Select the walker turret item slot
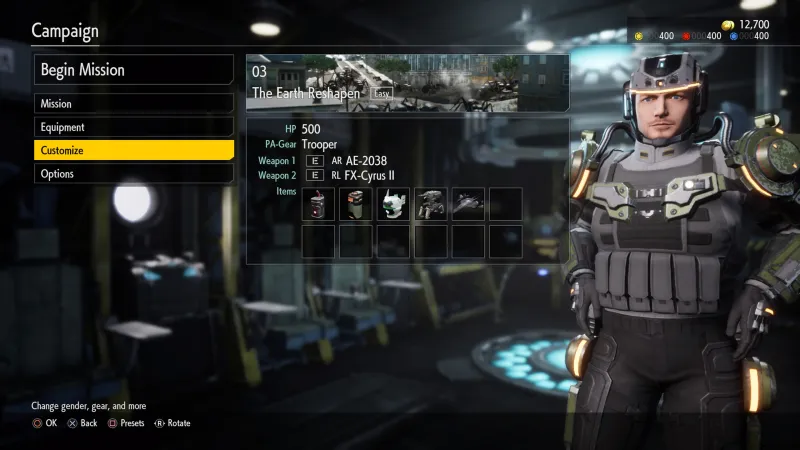This screenshot has height=450, width=800. point(430,204)
